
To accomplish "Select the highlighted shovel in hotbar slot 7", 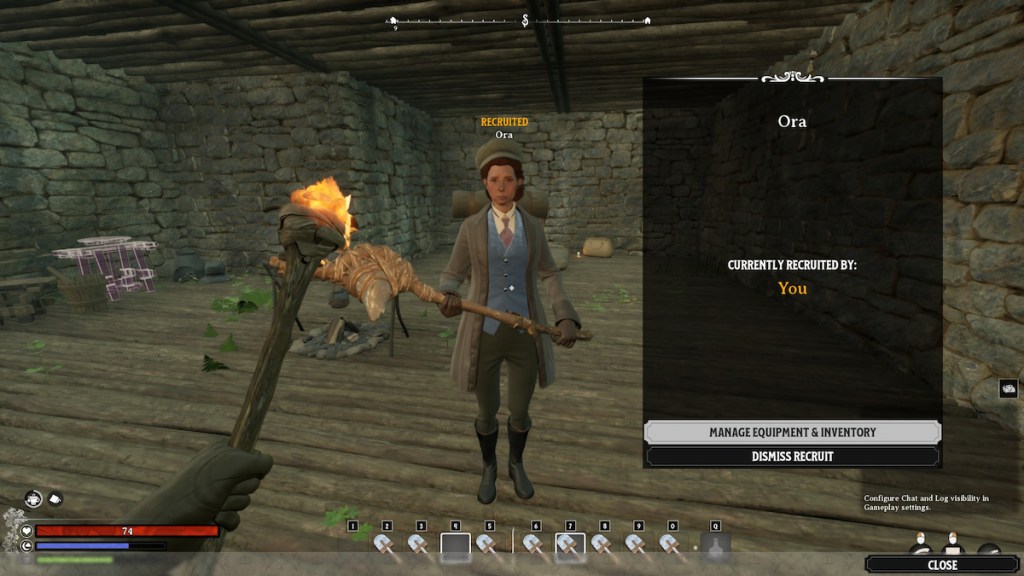I will pos(569,546).
